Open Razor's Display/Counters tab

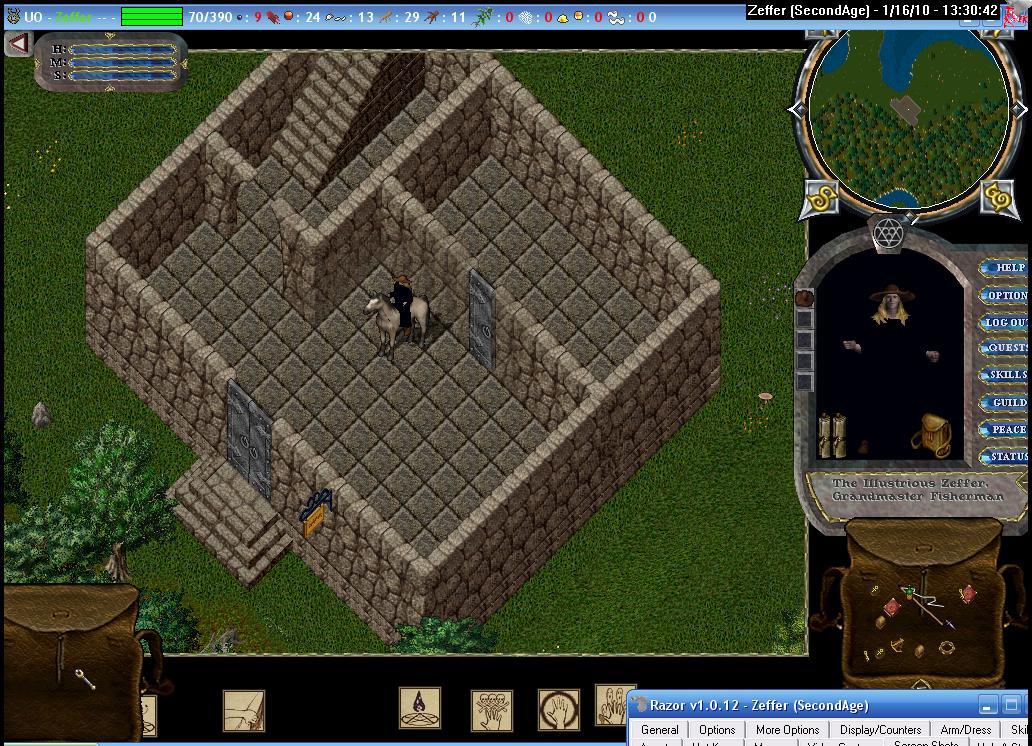(x=880, y=730)
